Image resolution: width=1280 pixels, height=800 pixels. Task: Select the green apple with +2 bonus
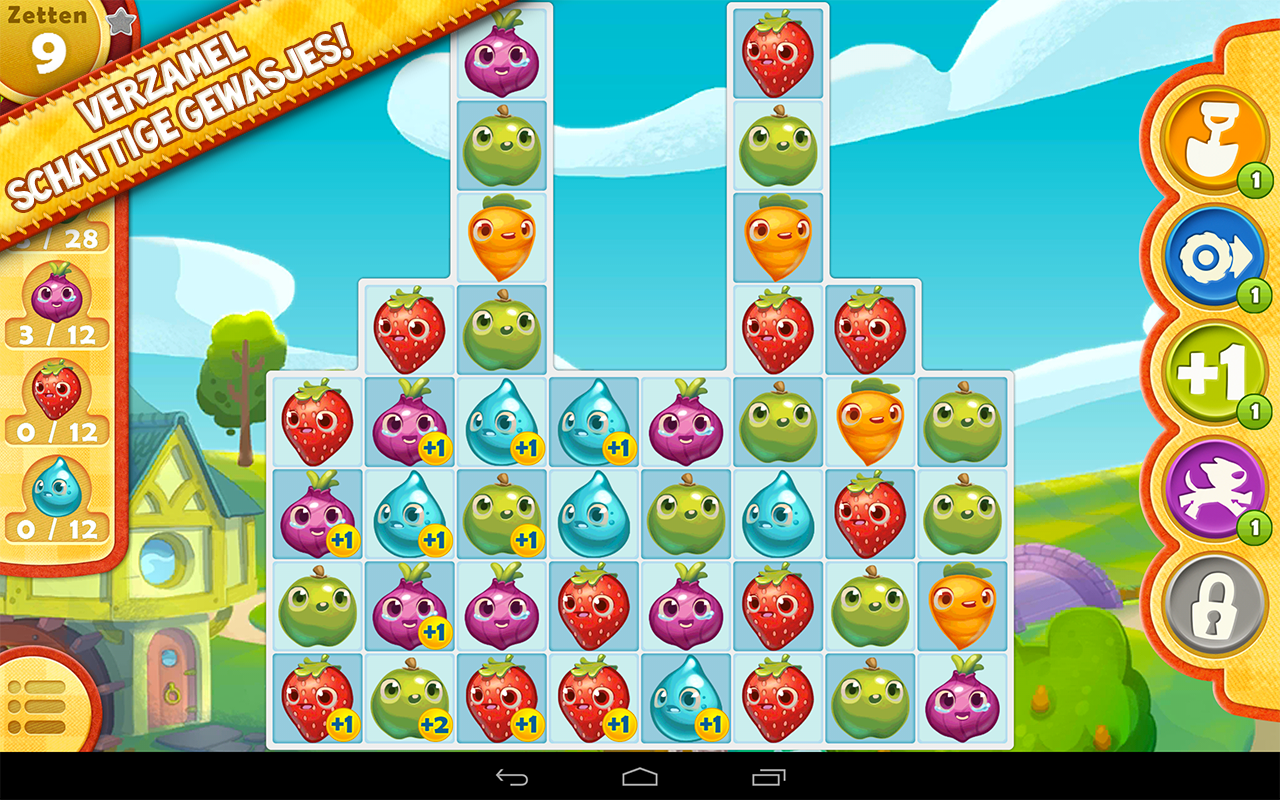point(409,700)
